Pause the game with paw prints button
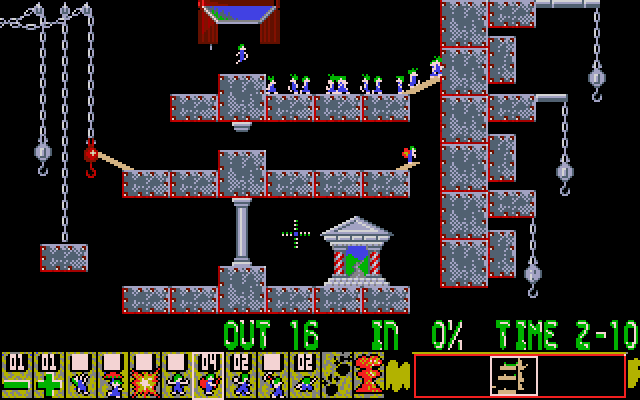Screen dimensions: 640x400 click(x=336, y=375)
